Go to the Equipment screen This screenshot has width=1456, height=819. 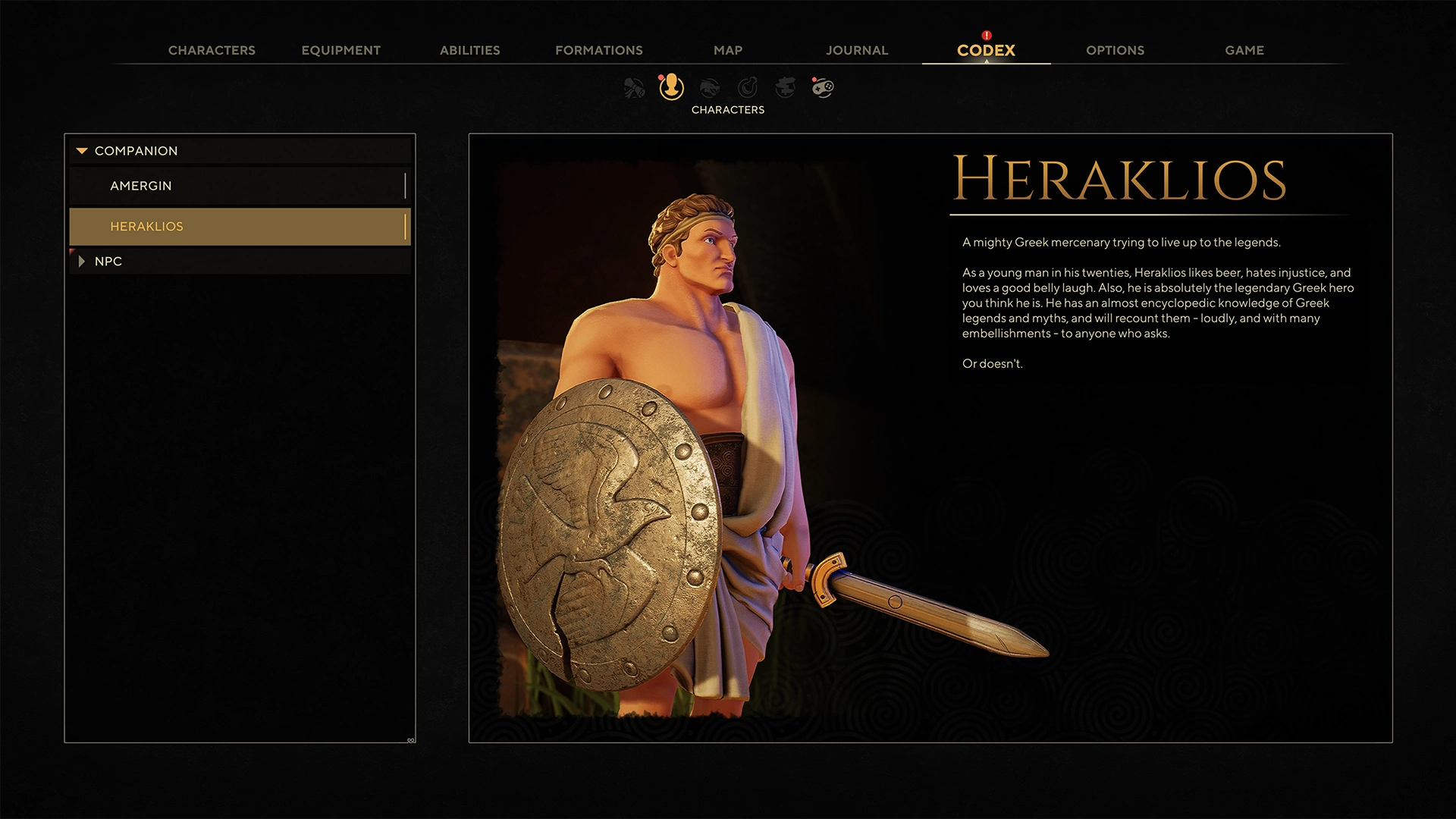click(x=340, y=50)
